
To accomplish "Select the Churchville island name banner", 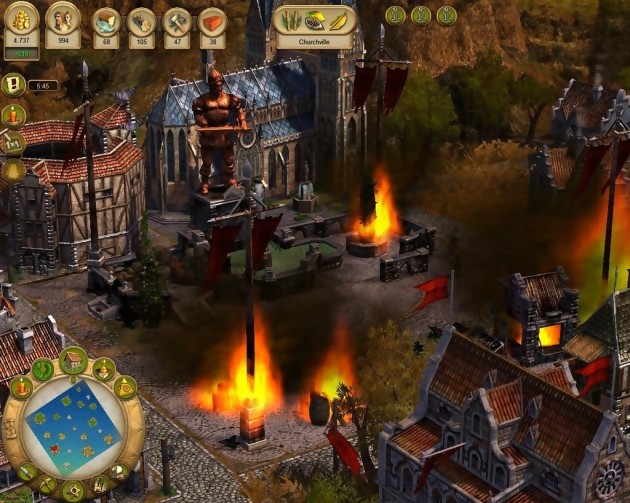I will click(315, 42).
